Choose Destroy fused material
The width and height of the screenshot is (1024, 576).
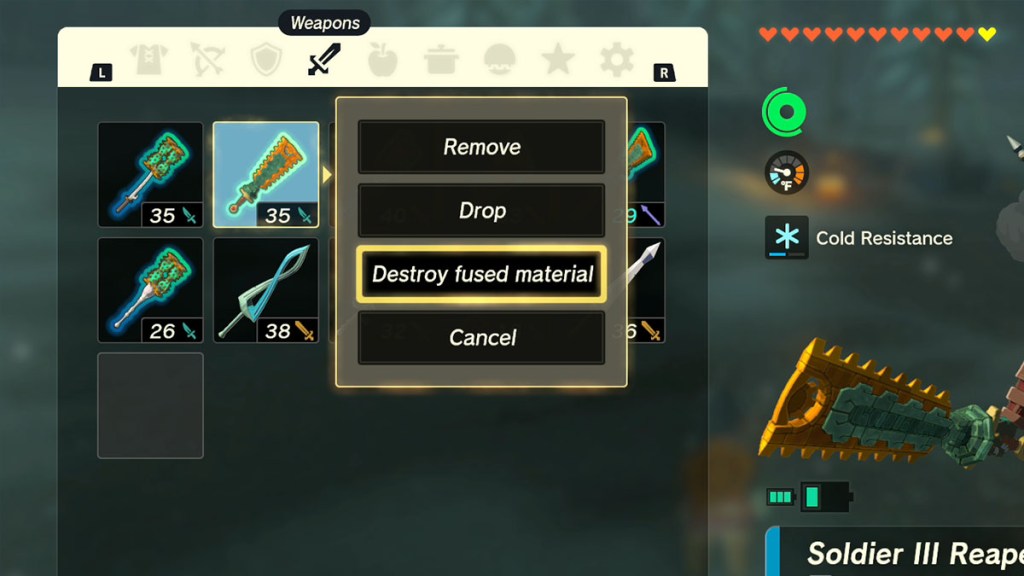coord(481,274)
